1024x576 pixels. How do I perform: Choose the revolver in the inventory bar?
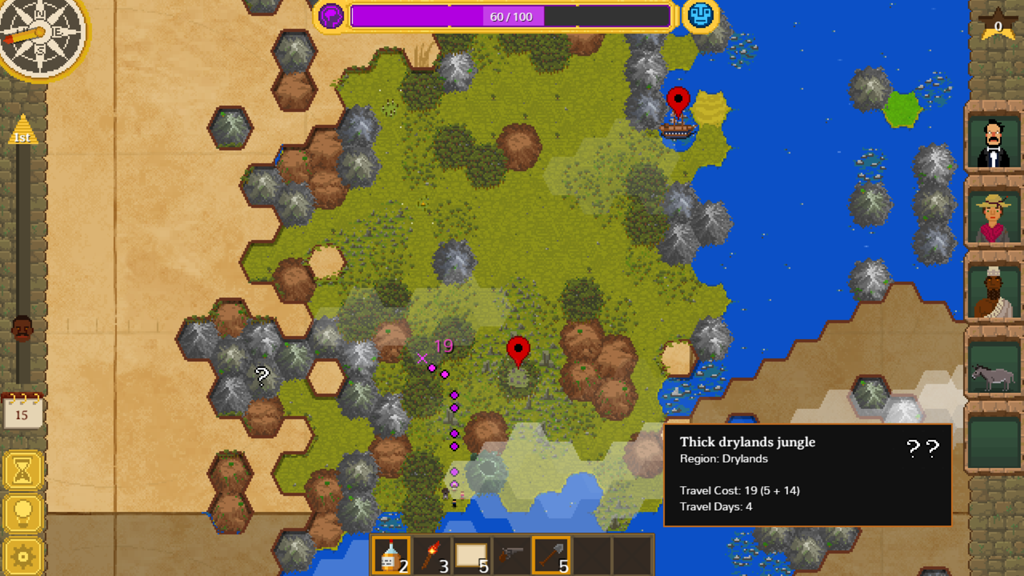(x=511, y=555)
